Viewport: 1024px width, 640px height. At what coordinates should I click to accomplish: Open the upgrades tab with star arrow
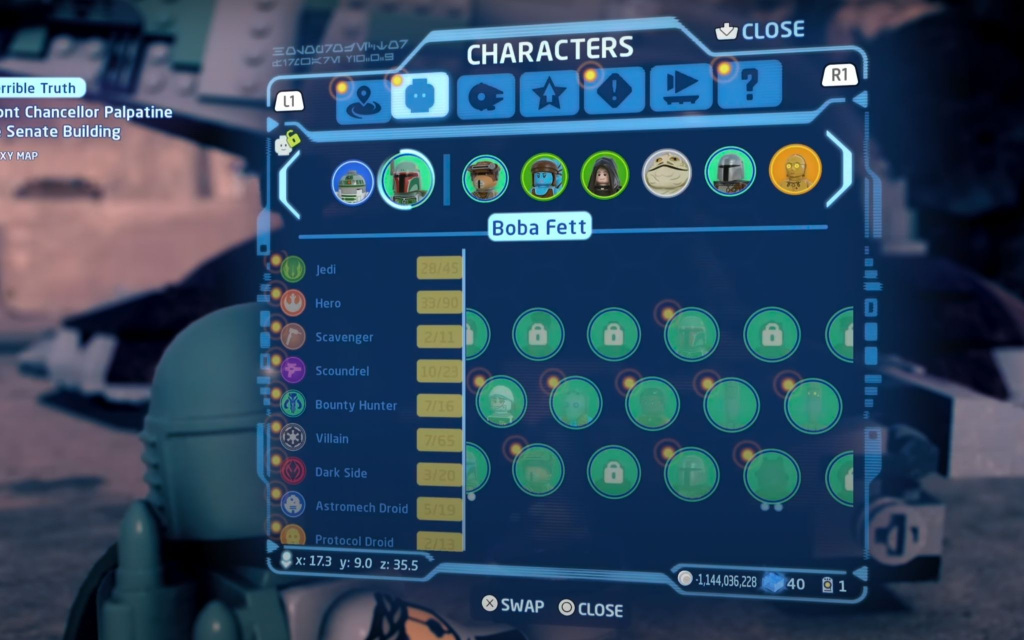pos(549,96)
